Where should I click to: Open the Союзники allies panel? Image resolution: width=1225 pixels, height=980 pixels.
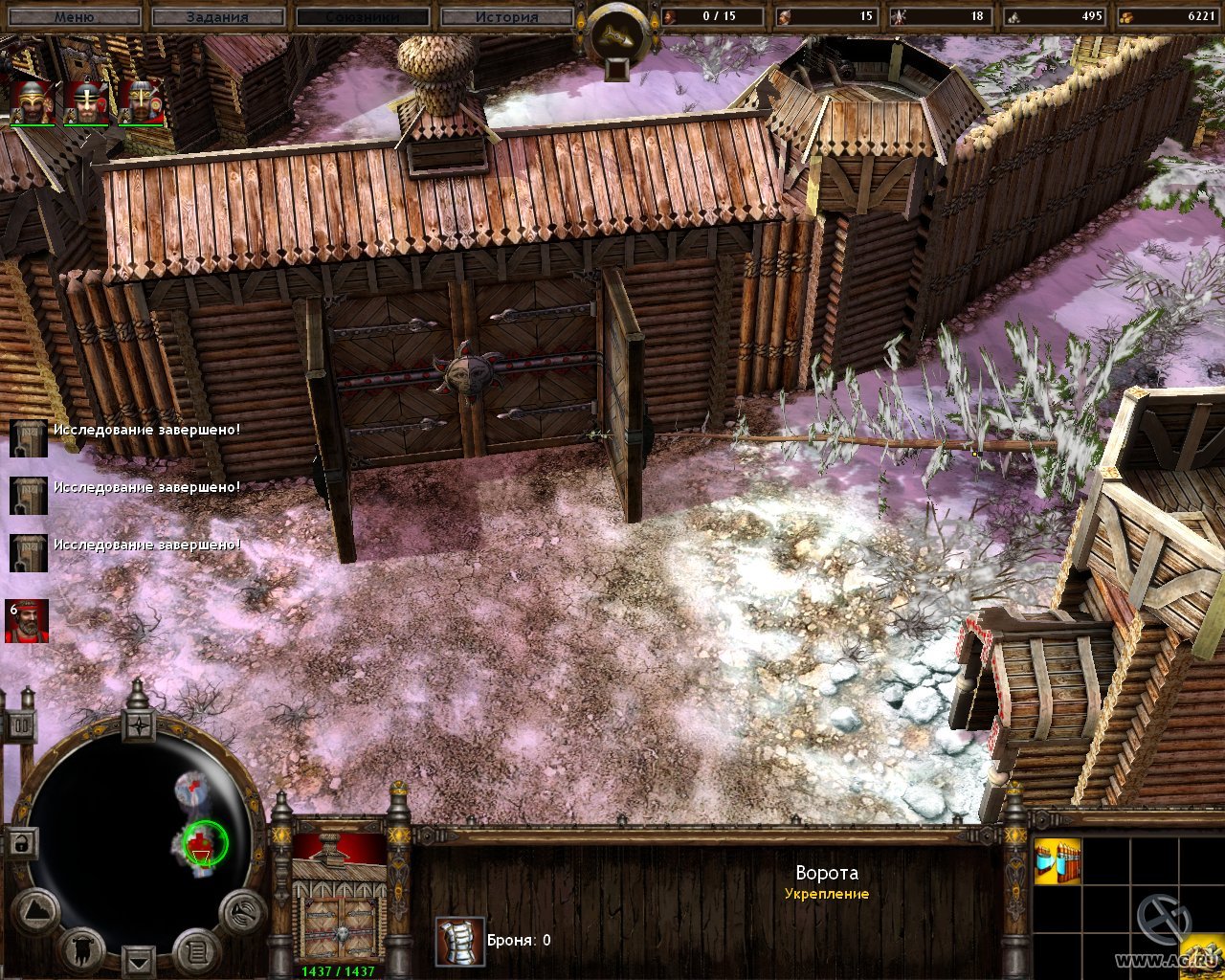coord(363,16)
